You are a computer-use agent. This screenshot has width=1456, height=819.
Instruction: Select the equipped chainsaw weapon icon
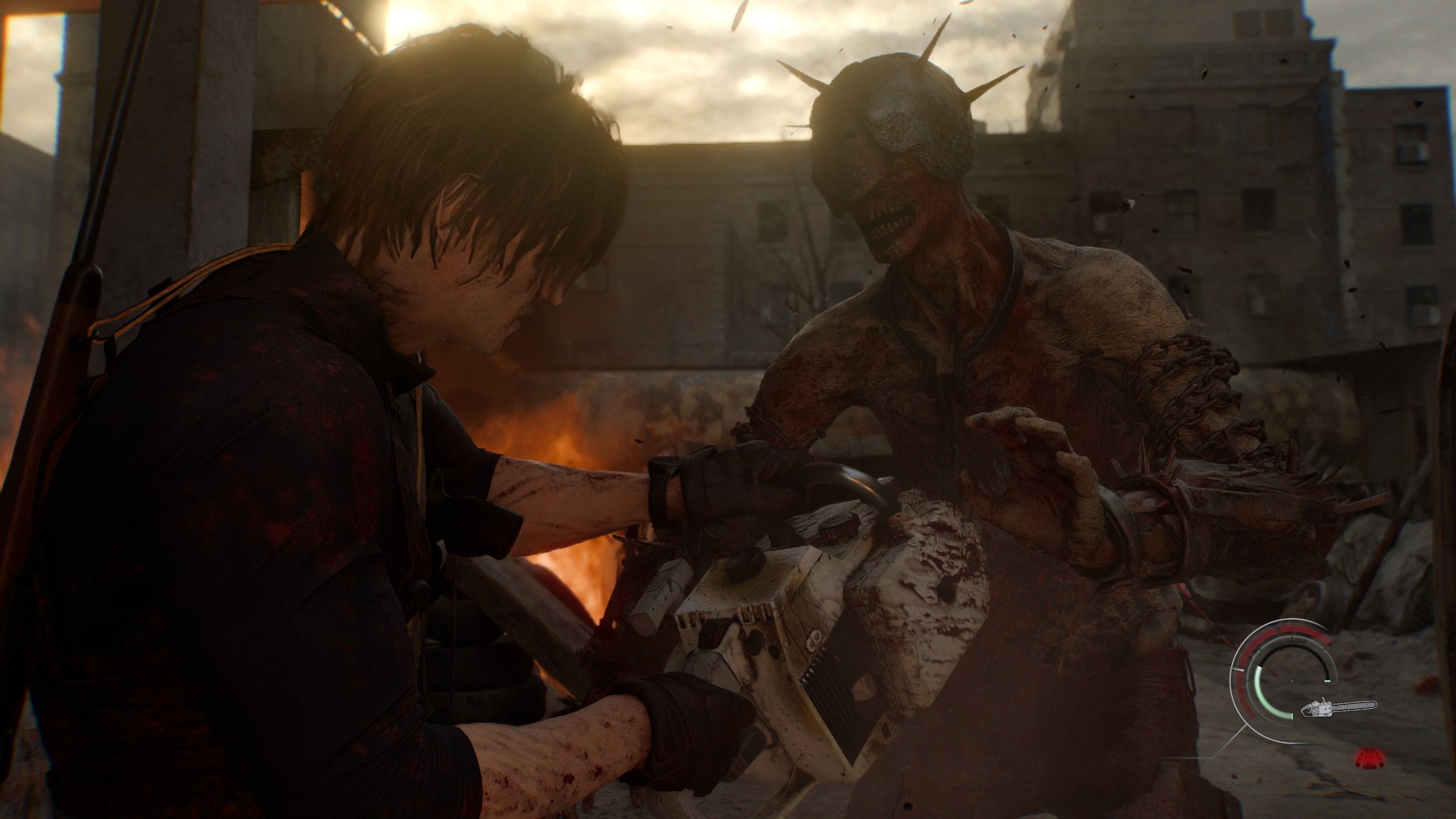click(x=1338, y=708)
